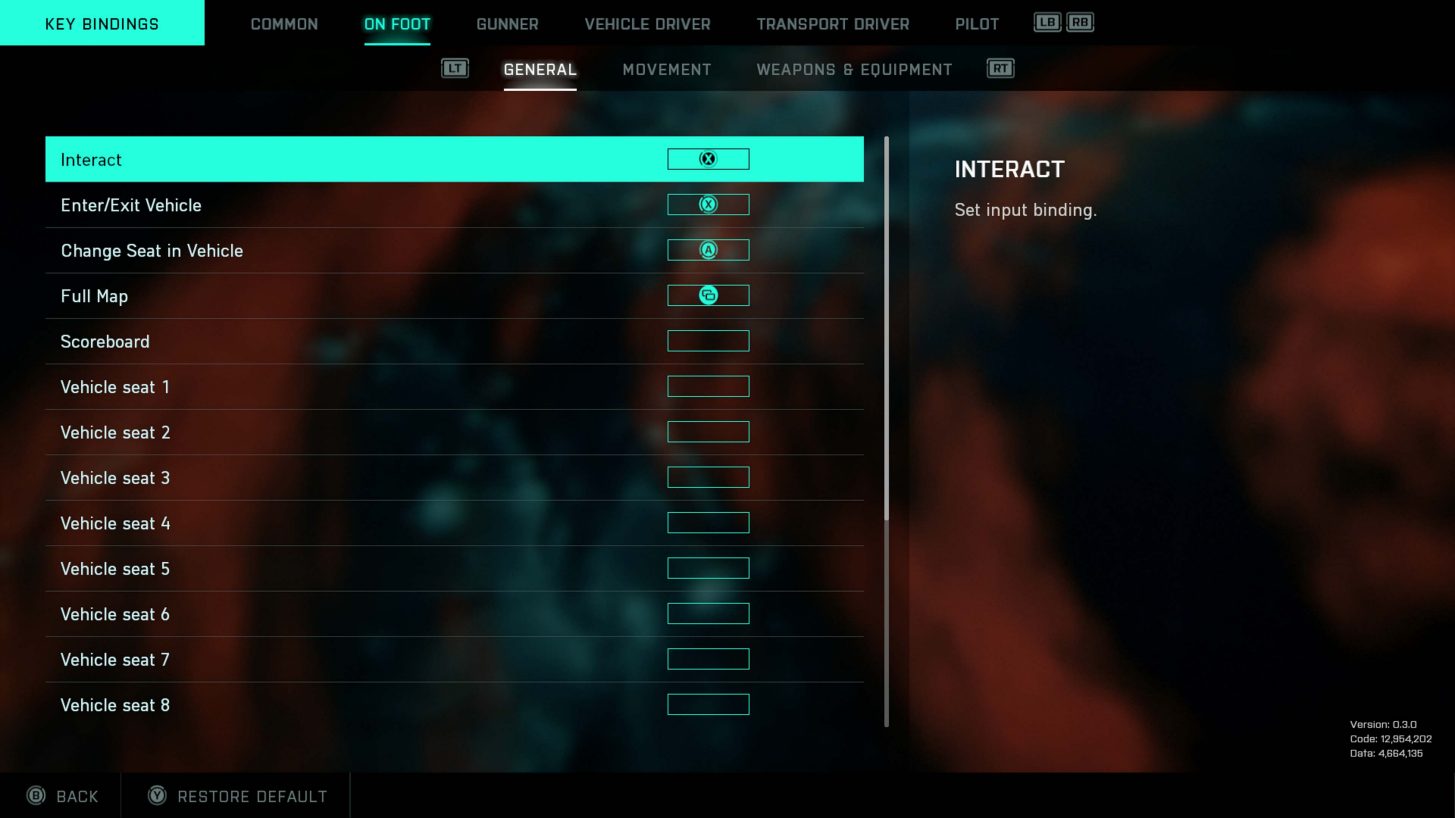This screenshot has width=1455, height=818.
Task: Switch to the Vehicle Driver tab
Action: click(x=646, y=23)
